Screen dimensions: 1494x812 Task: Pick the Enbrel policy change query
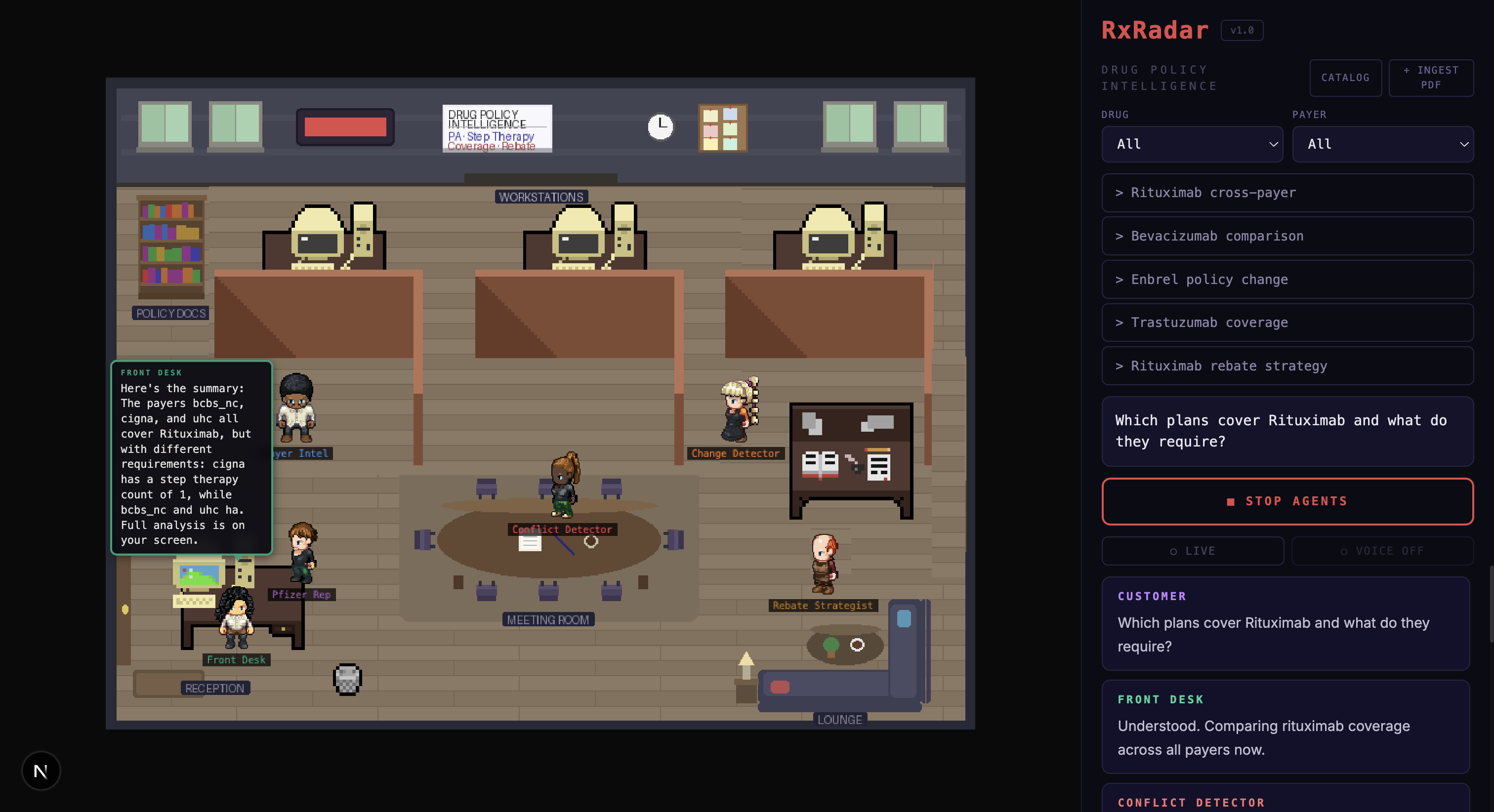coord(1287,280)
